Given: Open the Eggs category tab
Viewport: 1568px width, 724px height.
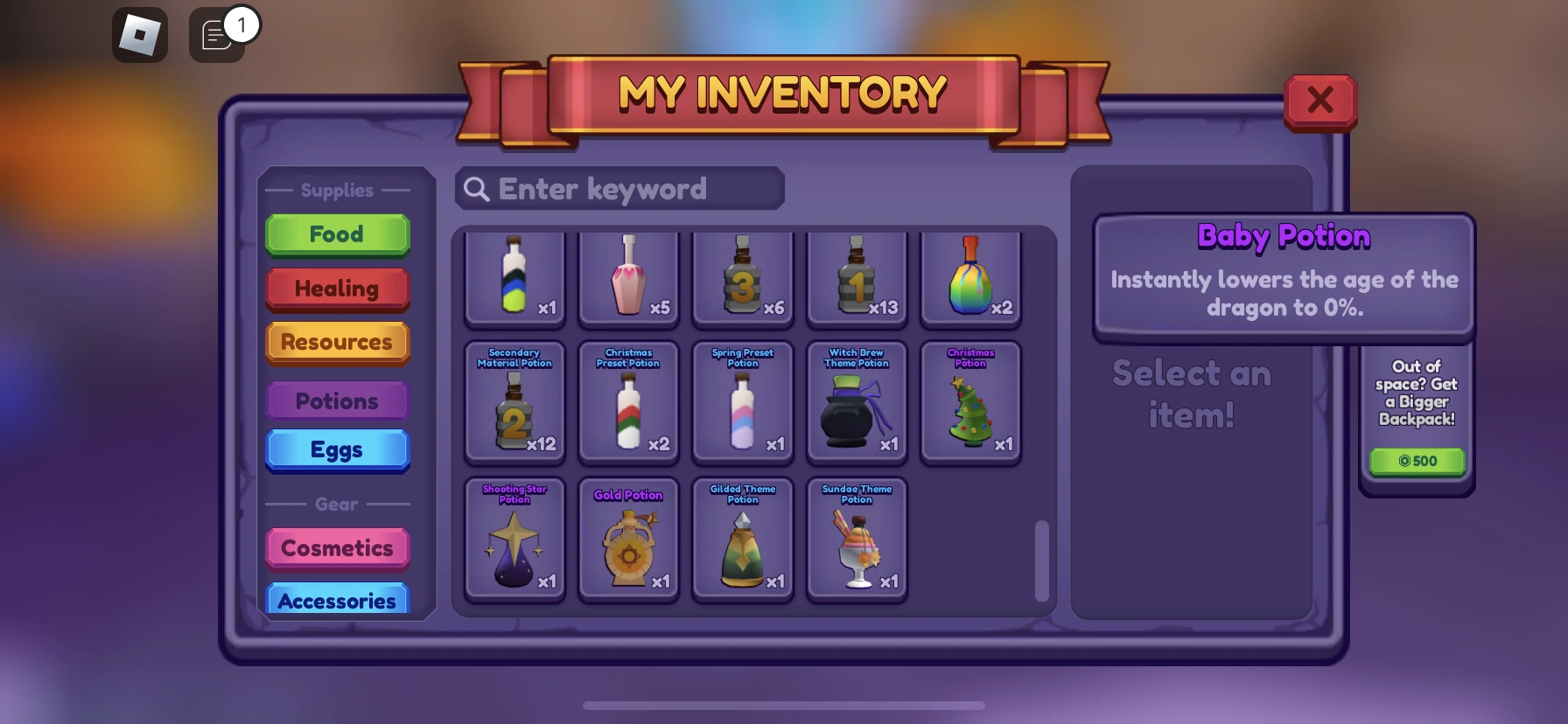Looking at the screenshot, I should click(x=338, y=449).
